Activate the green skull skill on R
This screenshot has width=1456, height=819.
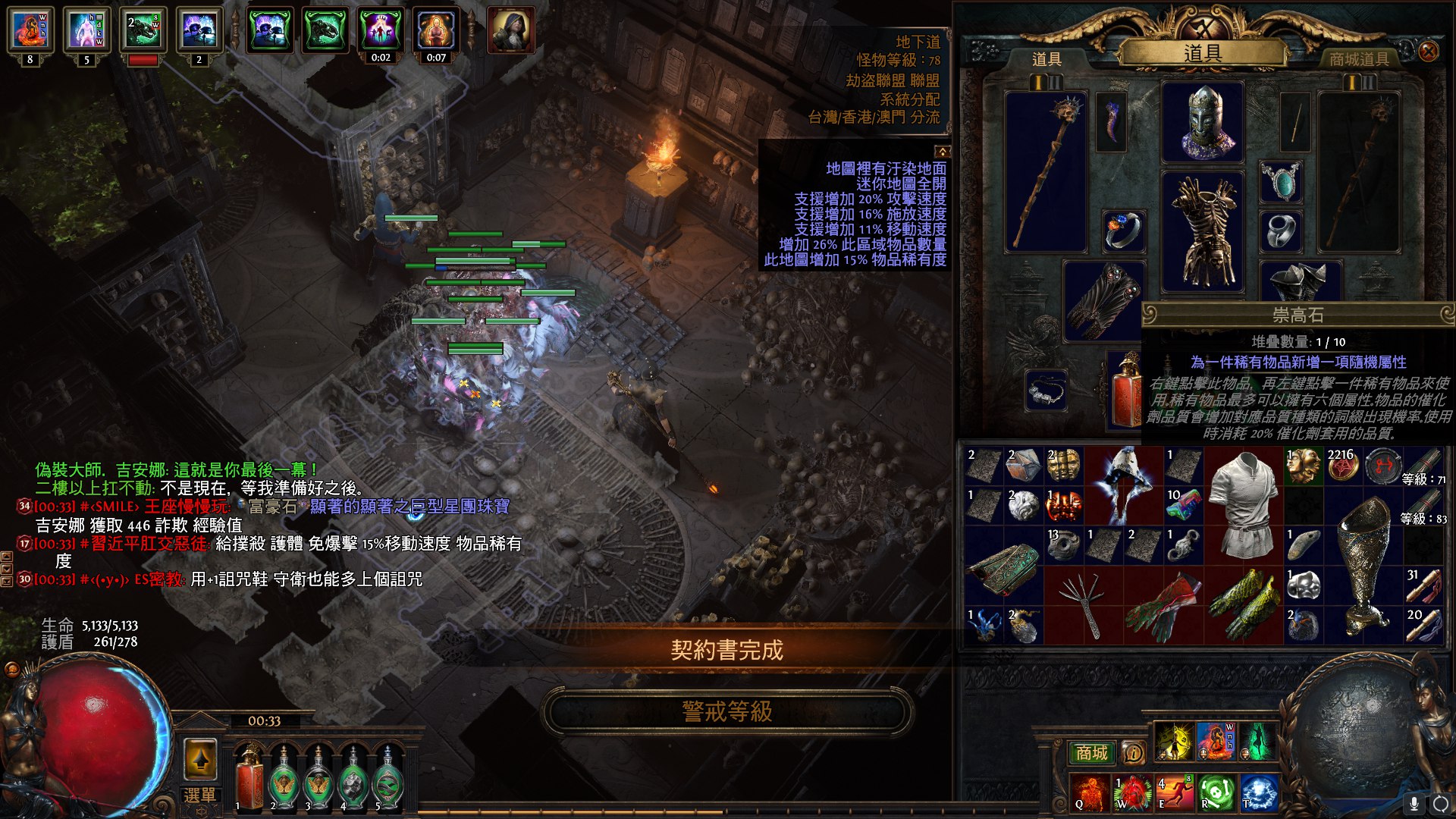(x=1216, y=792)
